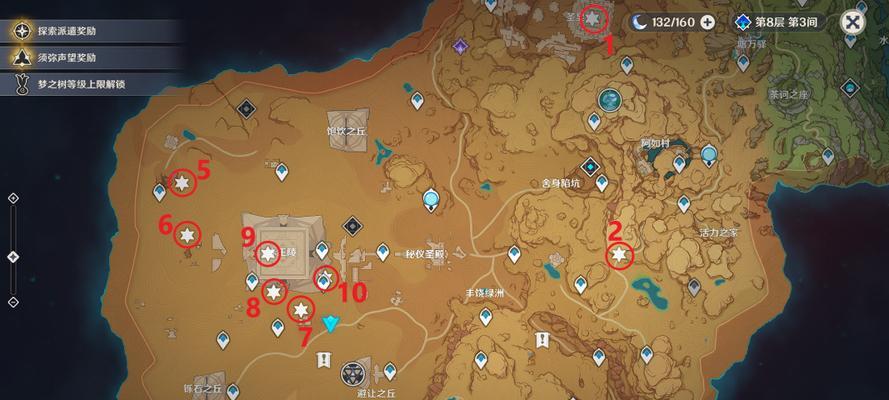Select the star marker numbered 7
Viewport: 889px width, 400px height.
pos(300,309)
